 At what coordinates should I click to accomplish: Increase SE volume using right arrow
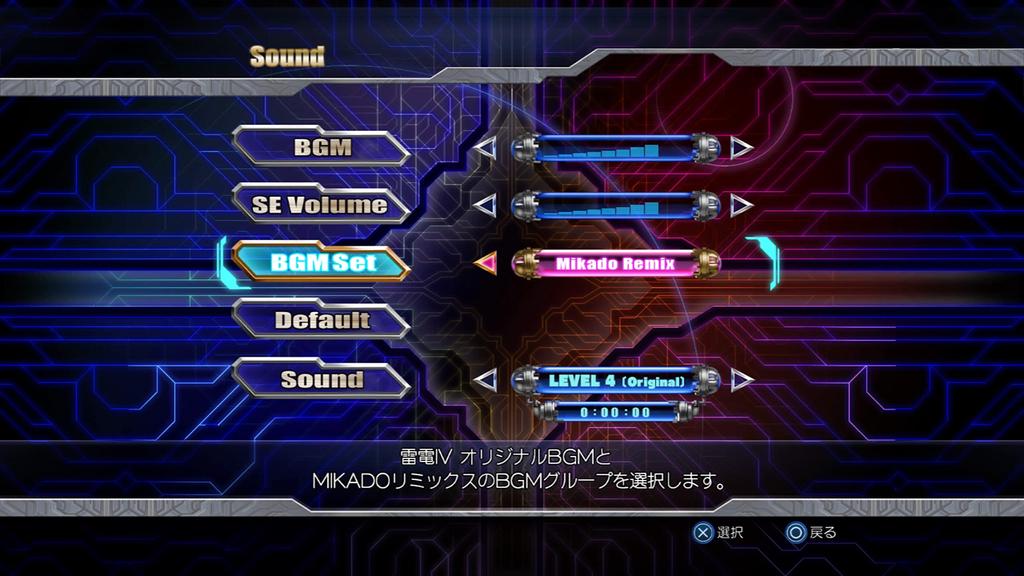pos(741,205)
